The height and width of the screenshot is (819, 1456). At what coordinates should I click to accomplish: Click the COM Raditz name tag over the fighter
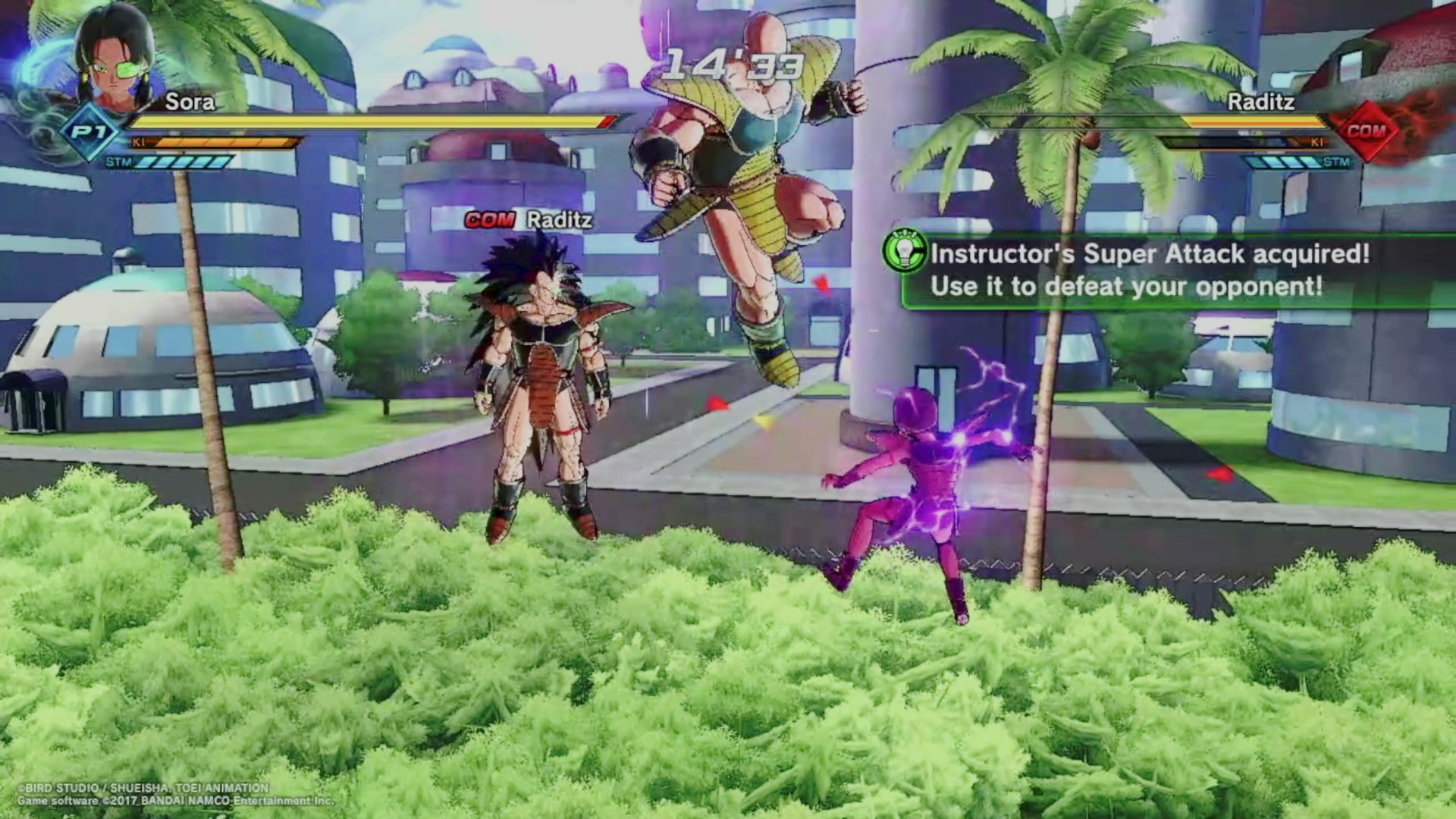click(x=529, y=220)
